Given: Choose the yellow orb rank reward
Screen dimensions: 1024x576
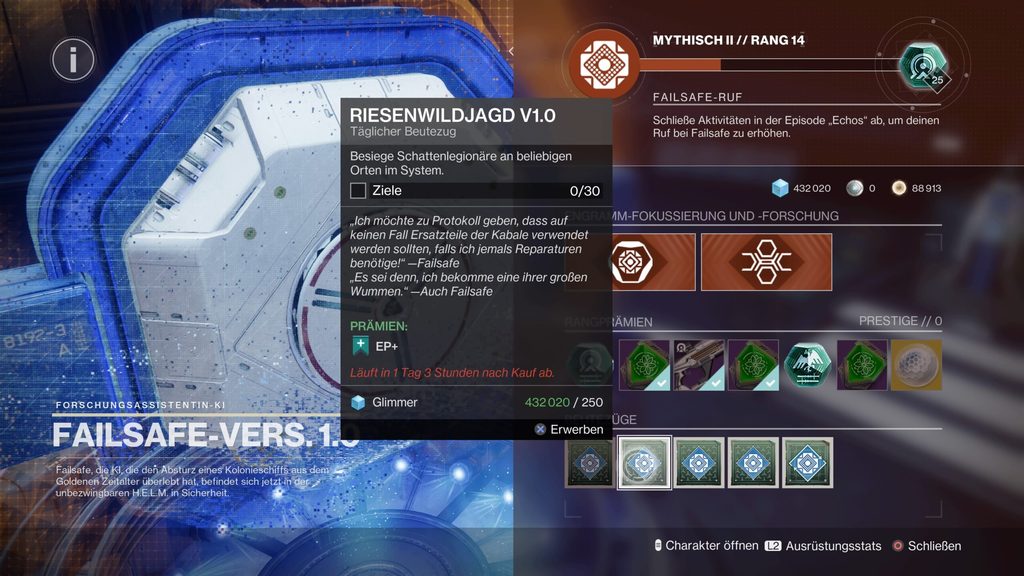Looking at the screenshot, I should tap(915, 364).
